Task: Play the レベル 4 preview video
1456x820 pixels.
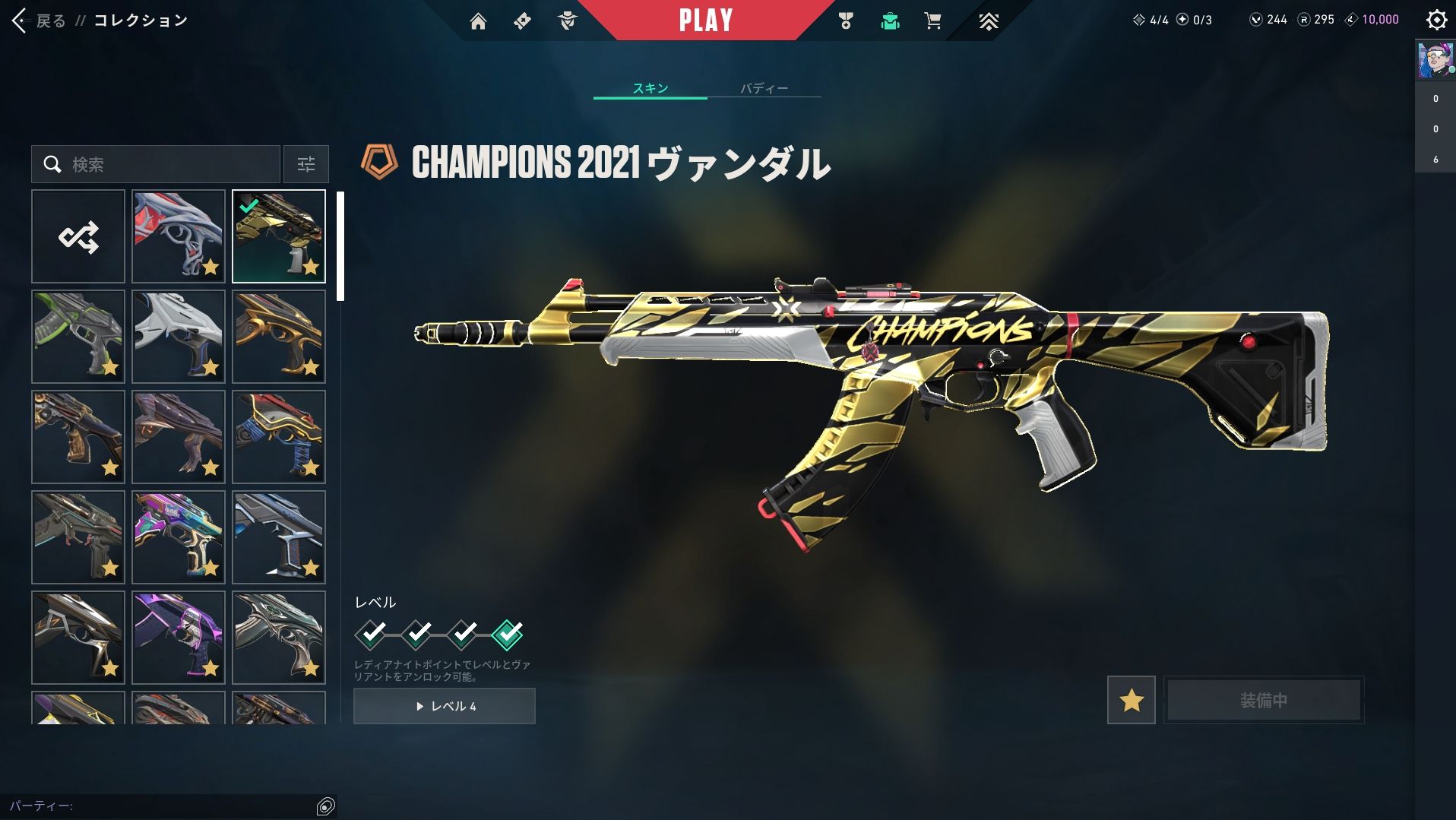Action: [445, 706]
